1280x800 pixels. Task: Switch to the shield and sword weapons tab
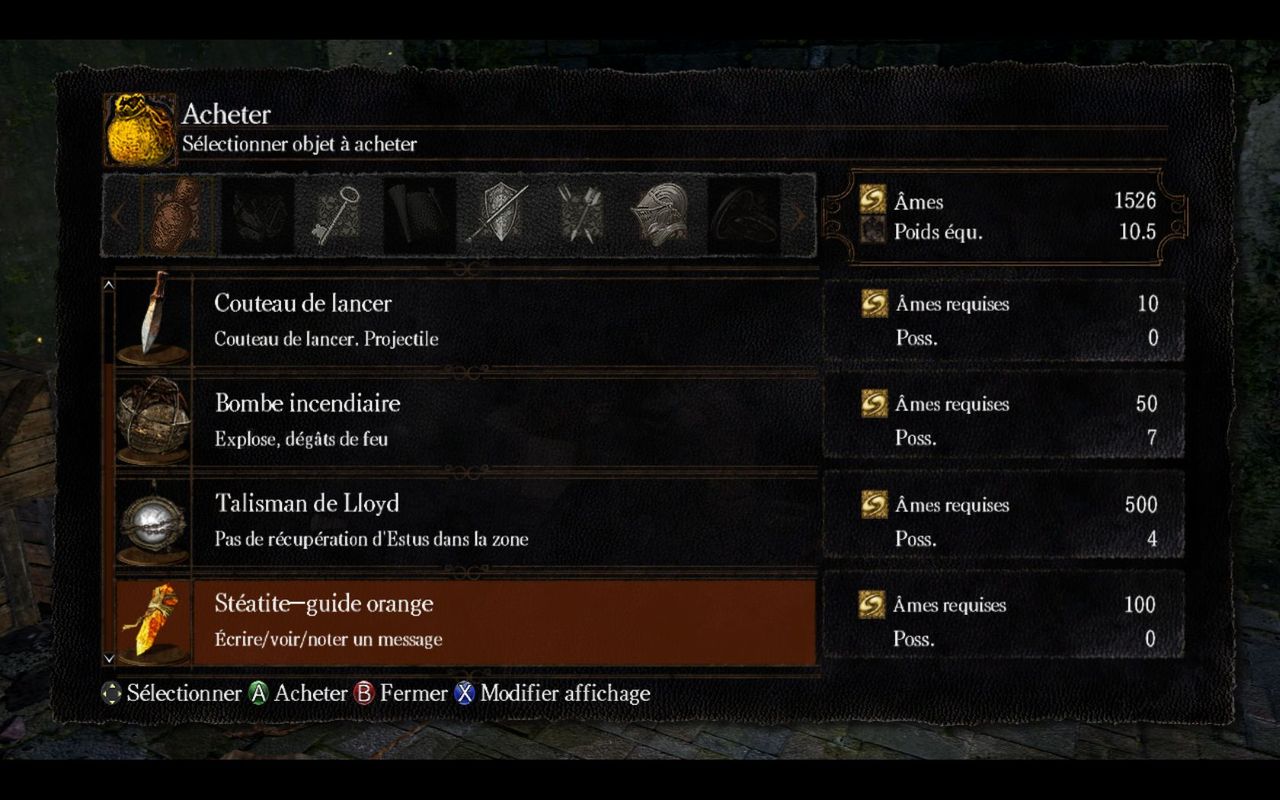[x=497, y=213]
